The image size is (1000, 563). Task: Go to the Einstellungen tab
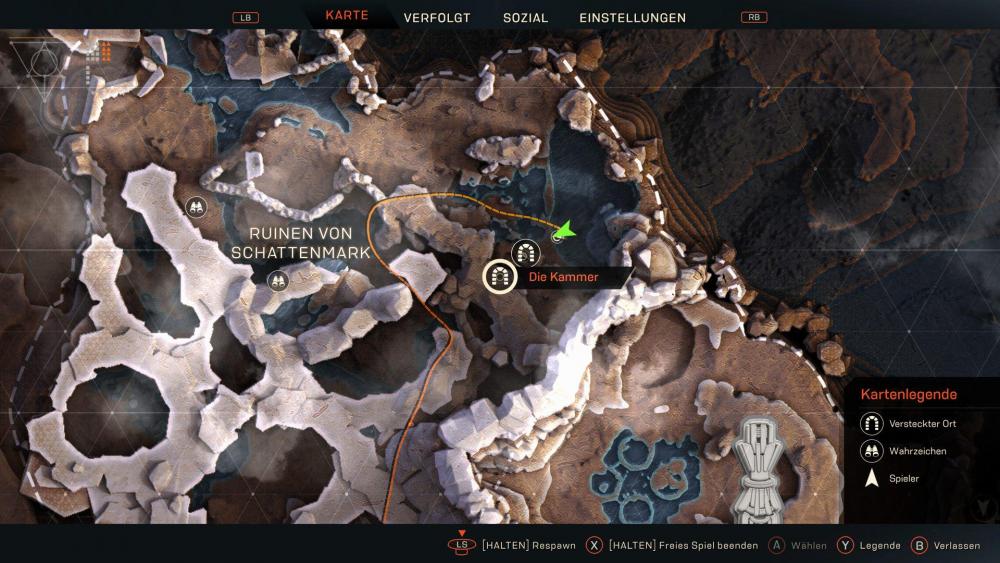(x=632, y=17)
